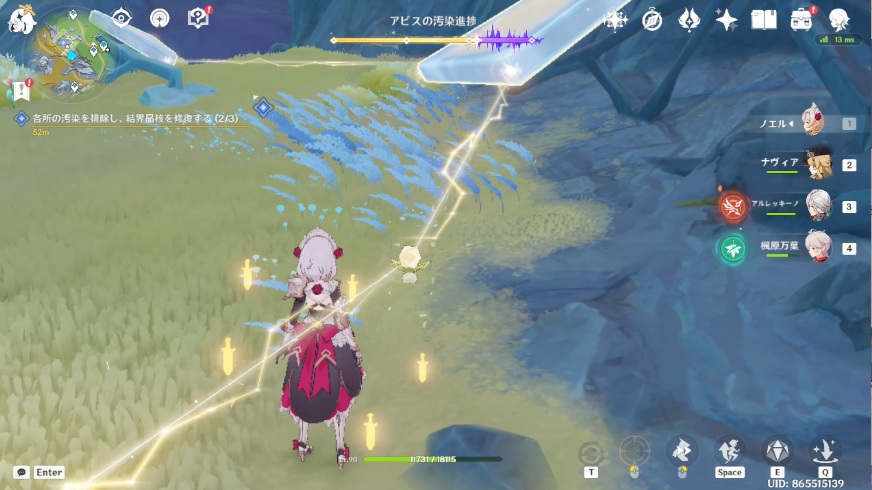Open the inventory backpack
The image size is (872, 490).
[801, 19]
